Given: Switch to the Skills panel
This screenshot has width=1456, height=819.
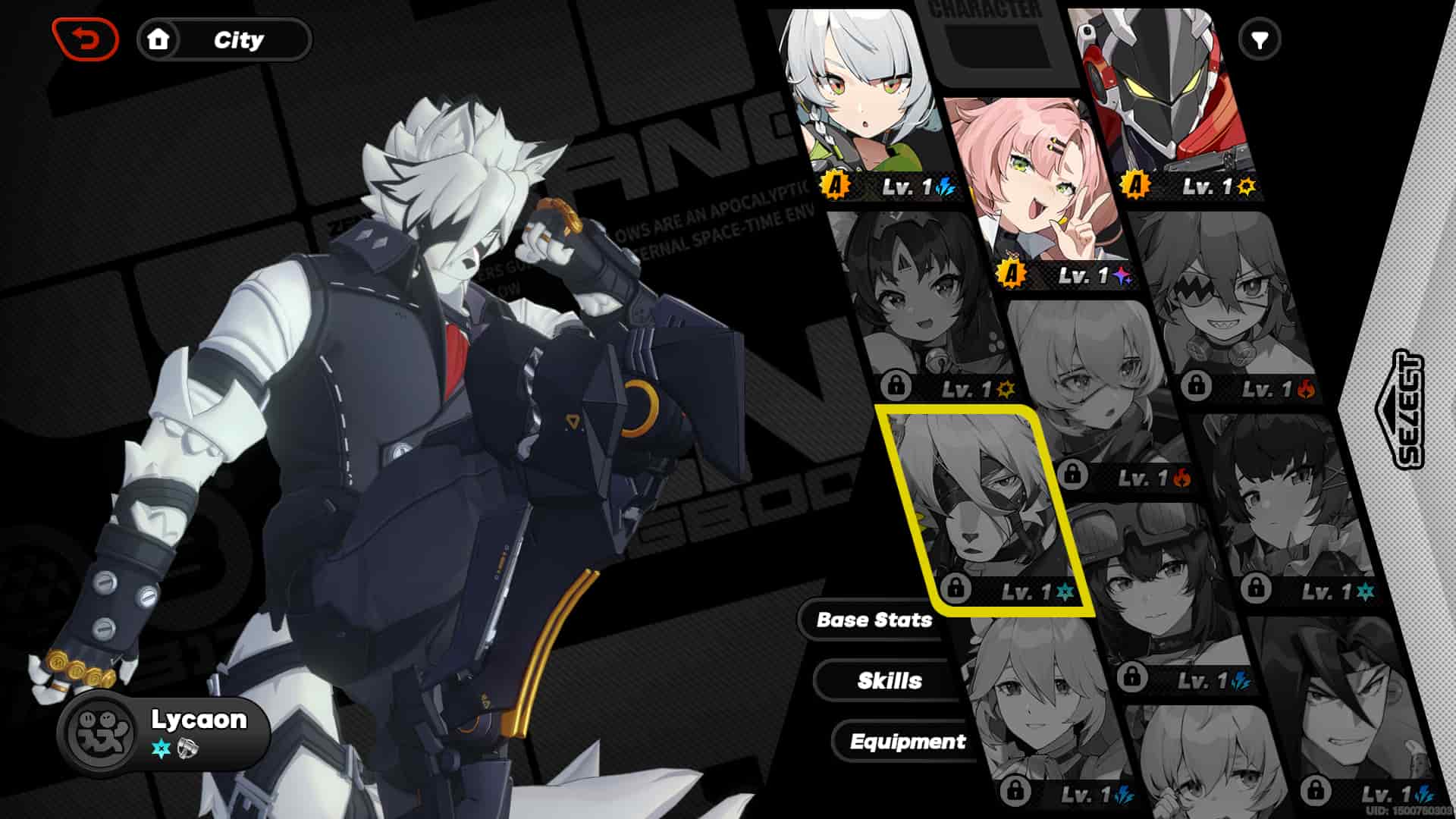Looking at the screenshot, I should click(x=890, y=680).
